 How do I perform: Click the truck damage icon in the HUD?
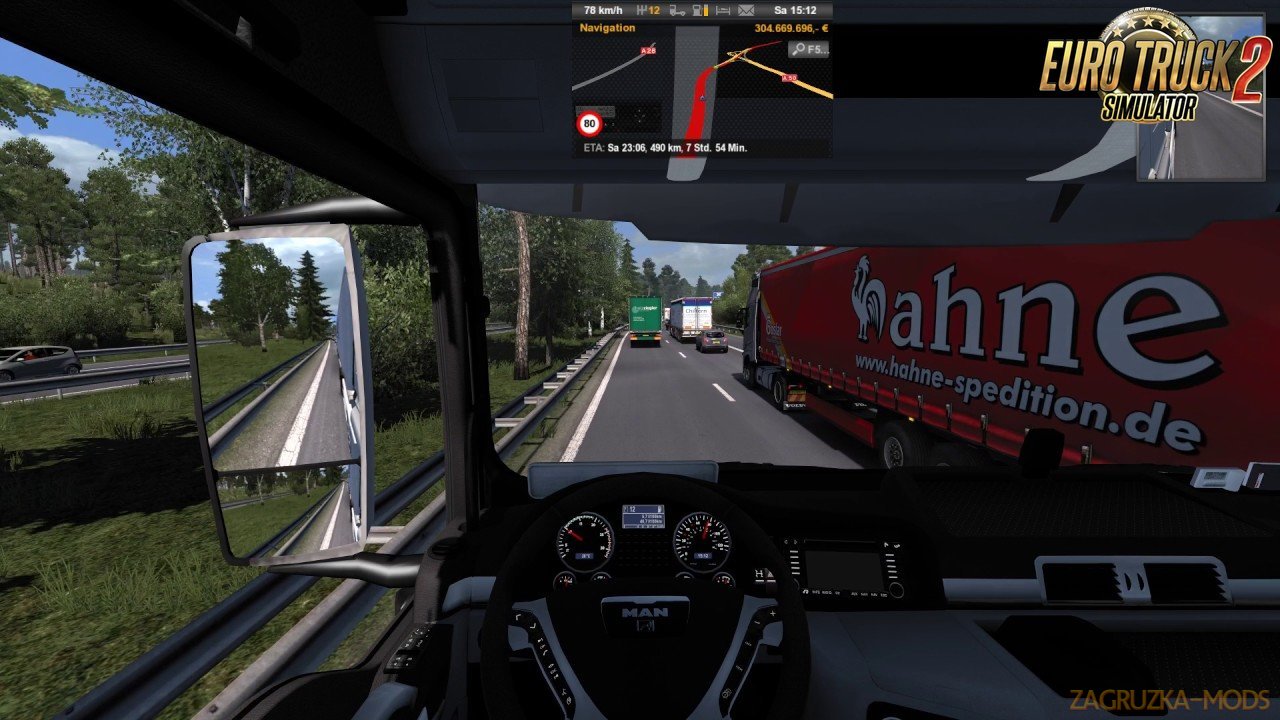[x=676, y=10]
